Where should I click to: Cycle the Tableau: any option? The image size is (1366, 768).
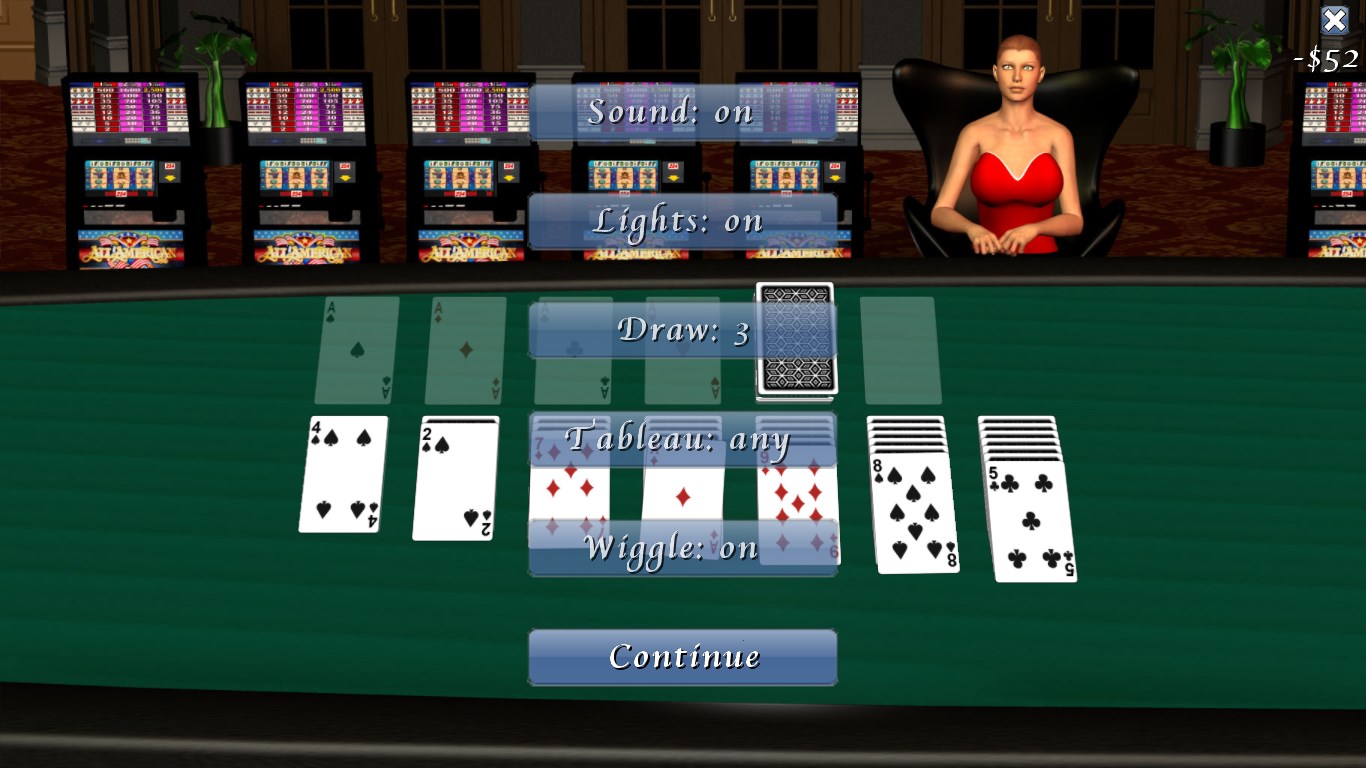(683, 438)
